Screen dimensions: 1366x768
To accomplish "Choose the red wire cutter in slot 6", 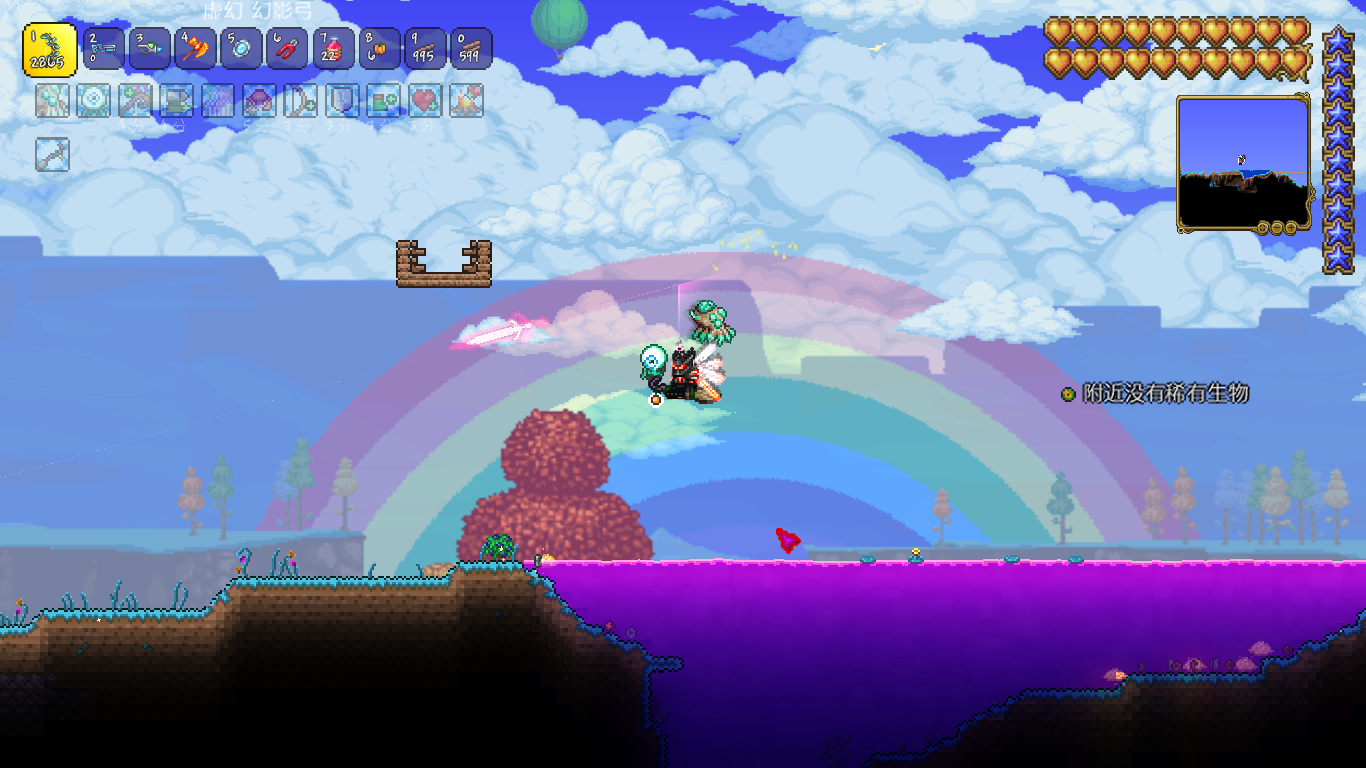I will (x=287, y=49).
